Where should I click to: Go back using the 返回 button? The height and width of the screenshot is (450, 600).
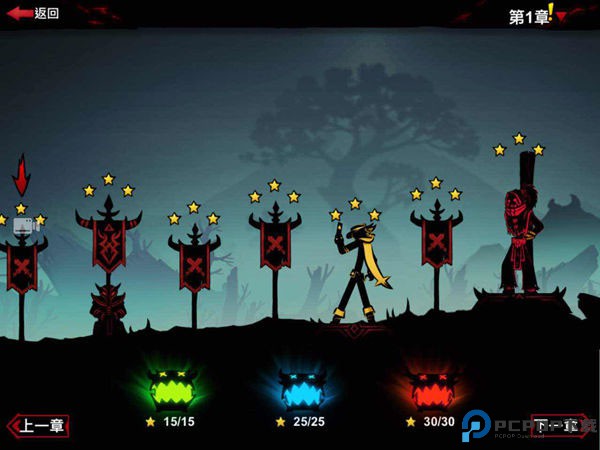click(33, 13)
